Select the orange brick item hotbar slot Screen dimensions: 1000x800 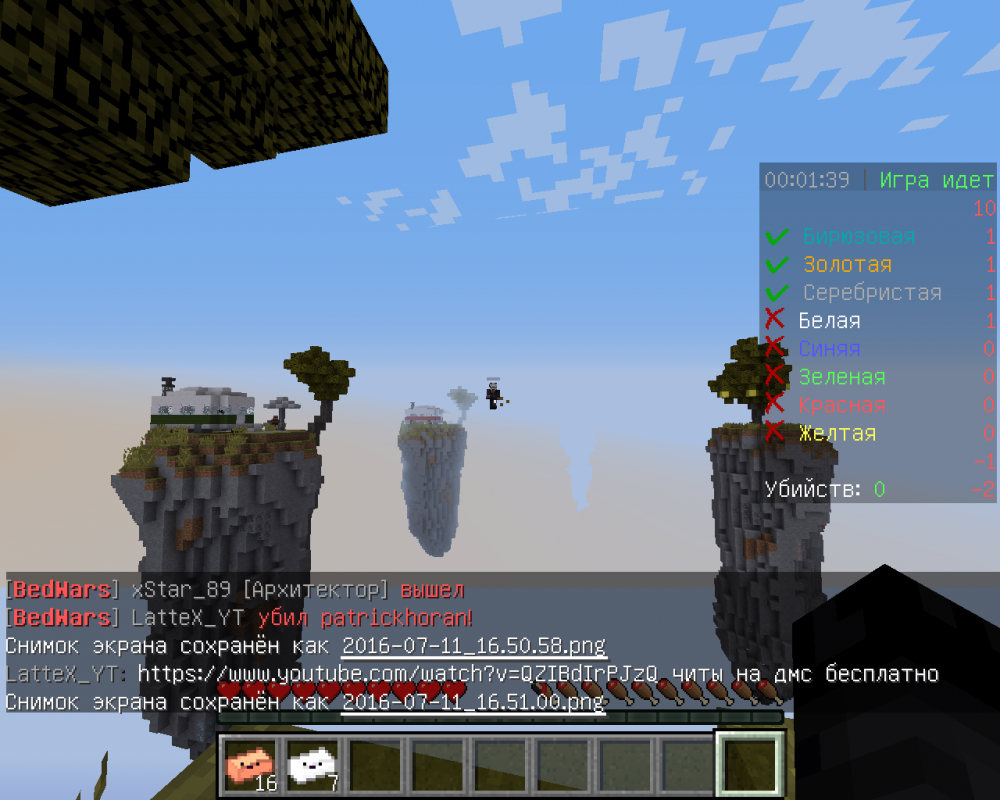click(x=250, y=764)
